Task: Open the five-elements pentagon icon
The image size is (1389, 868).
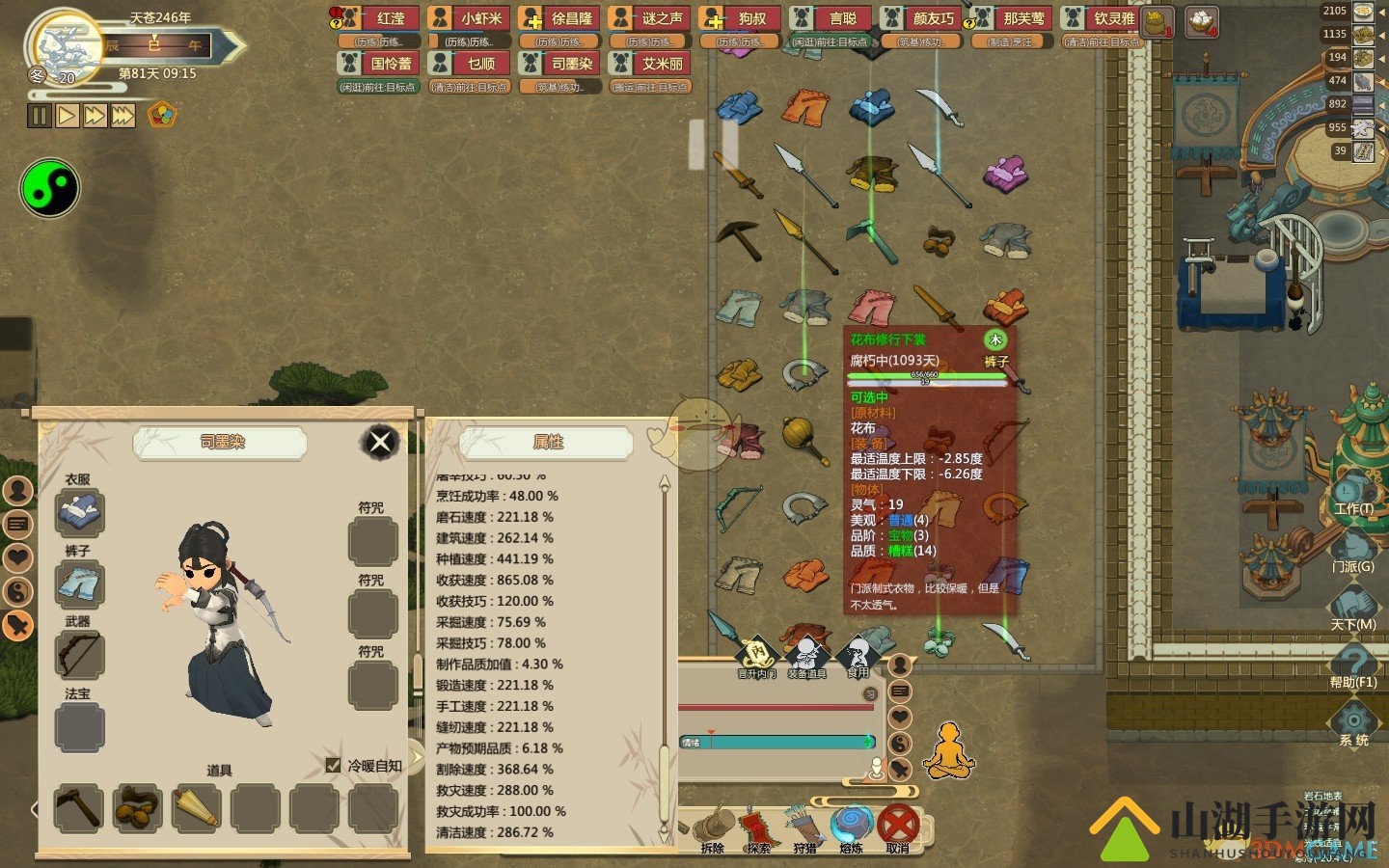Action: point(162,116)
